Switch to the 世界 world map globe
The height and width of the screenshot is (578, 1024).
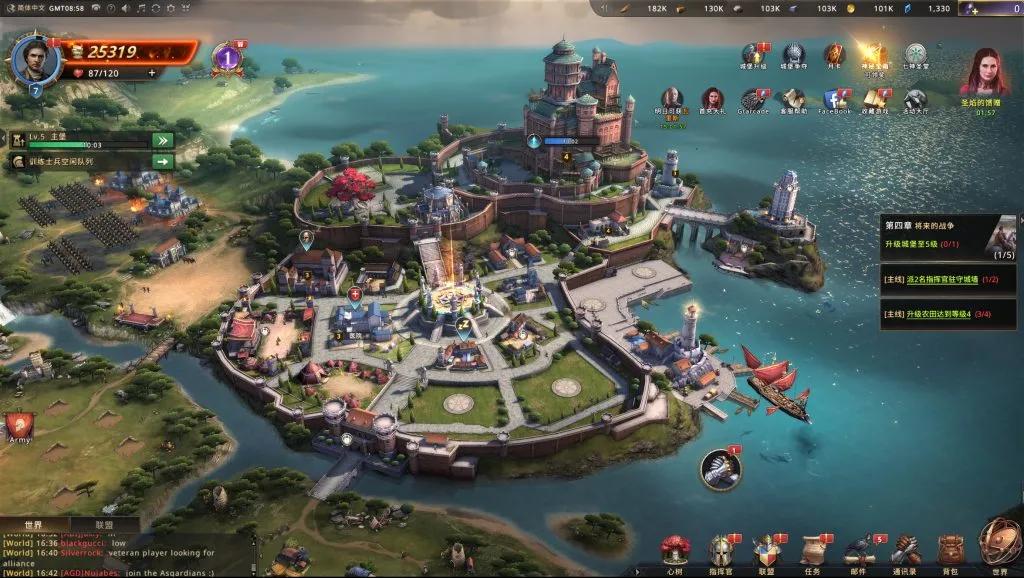click(999, 545)
